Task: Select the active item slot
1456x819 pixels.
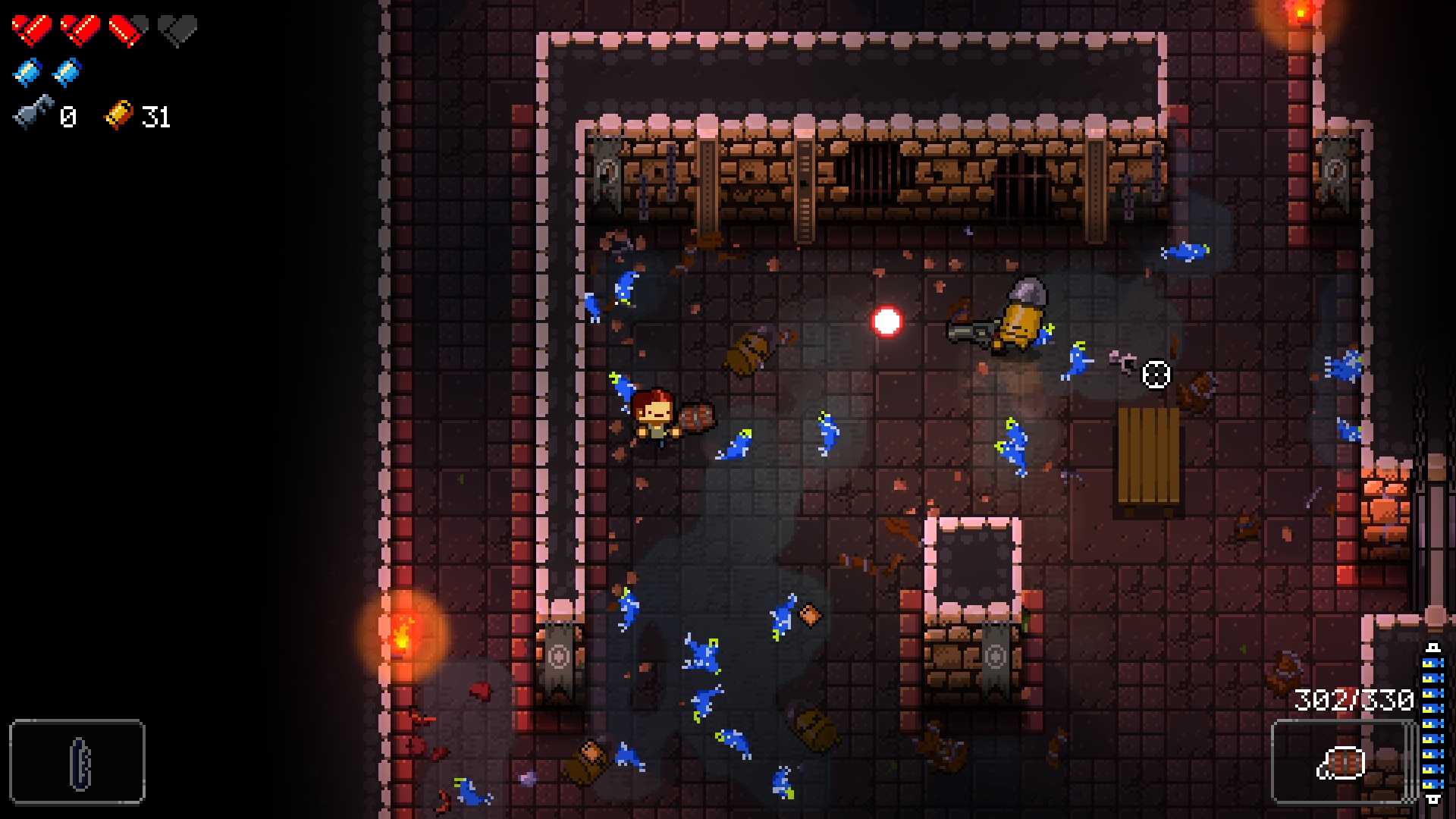Action: click(x=77, y=761)
